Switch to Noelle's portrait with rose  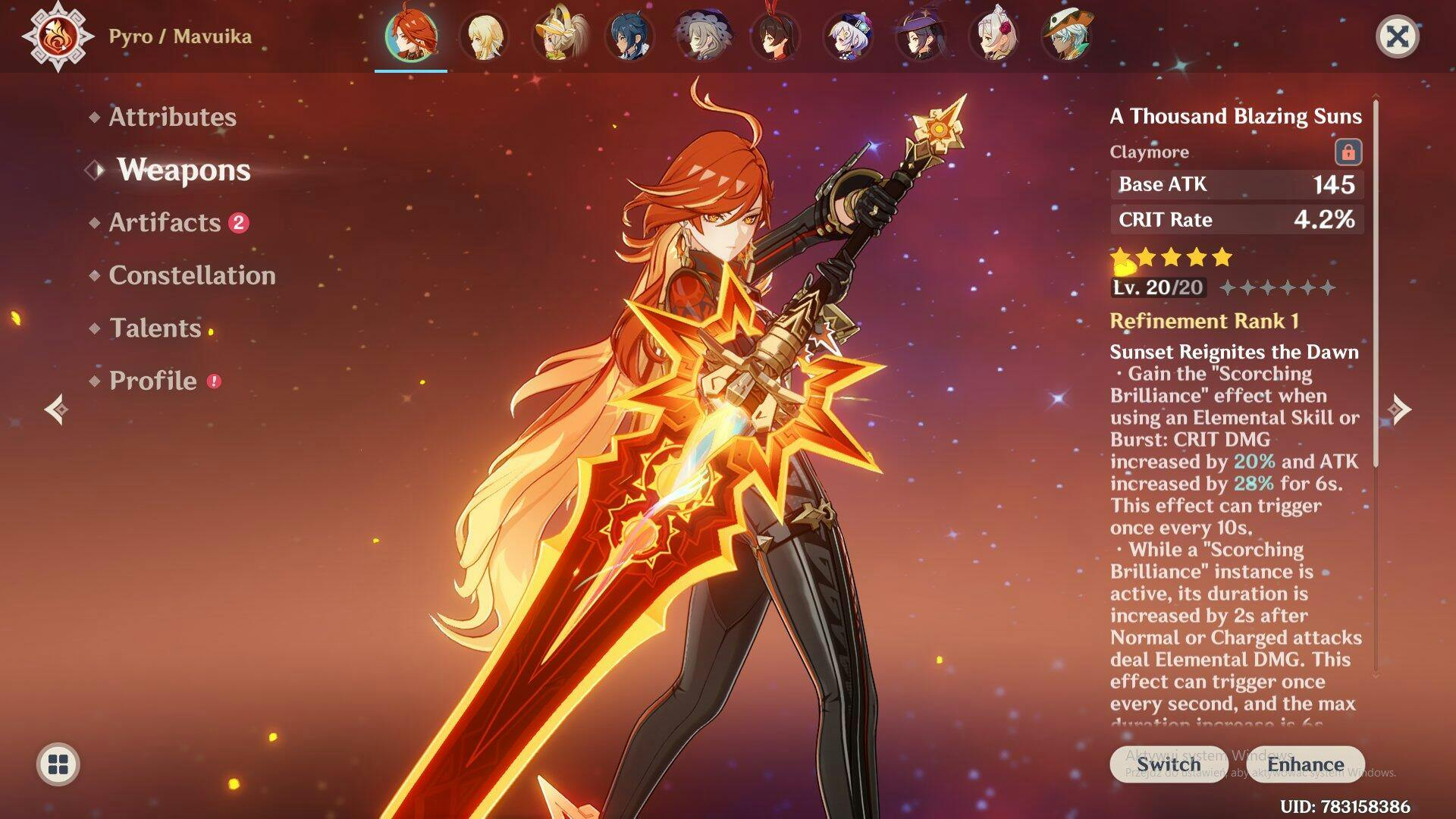click(x=993, y=36)
